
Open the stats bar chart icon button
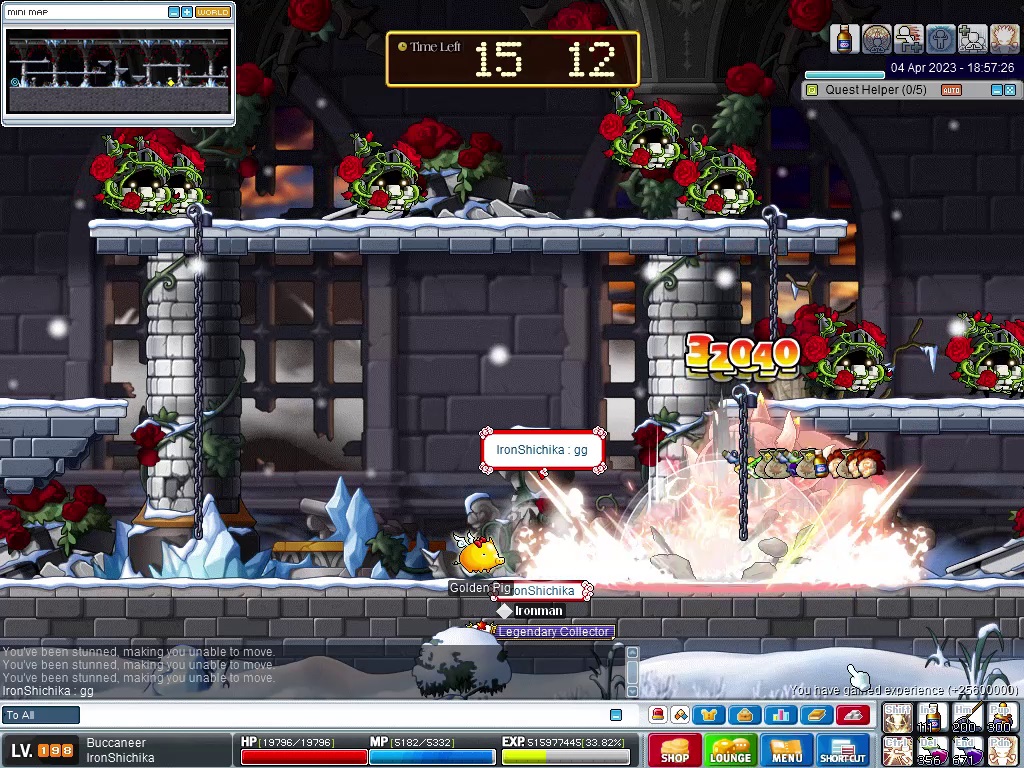[780, 715]
